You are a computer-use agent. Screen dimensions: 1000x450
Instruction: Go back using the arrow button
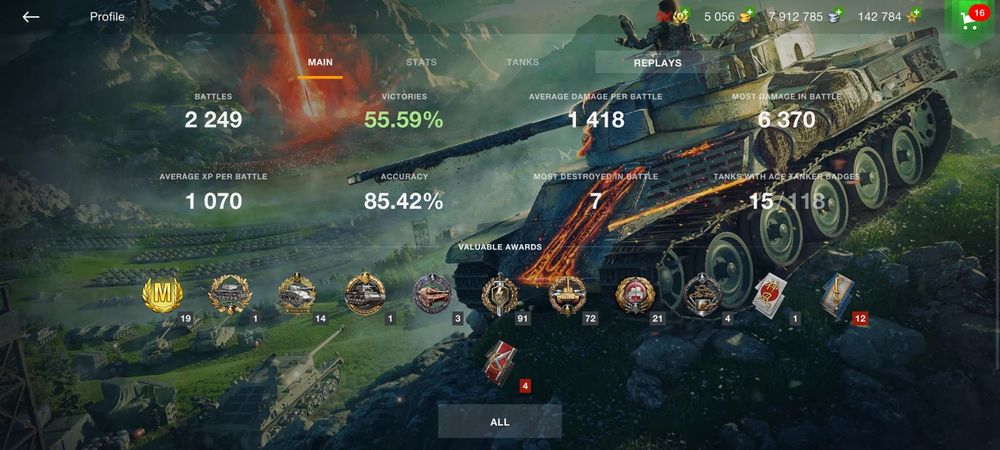tap(31, 17)
